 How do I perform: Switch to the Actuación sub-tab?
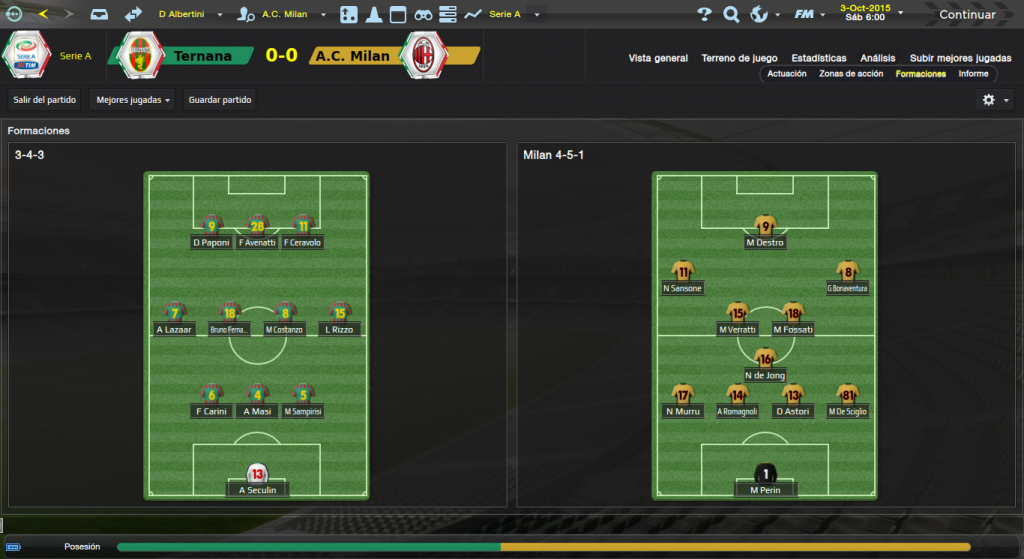tap(787, 74)
